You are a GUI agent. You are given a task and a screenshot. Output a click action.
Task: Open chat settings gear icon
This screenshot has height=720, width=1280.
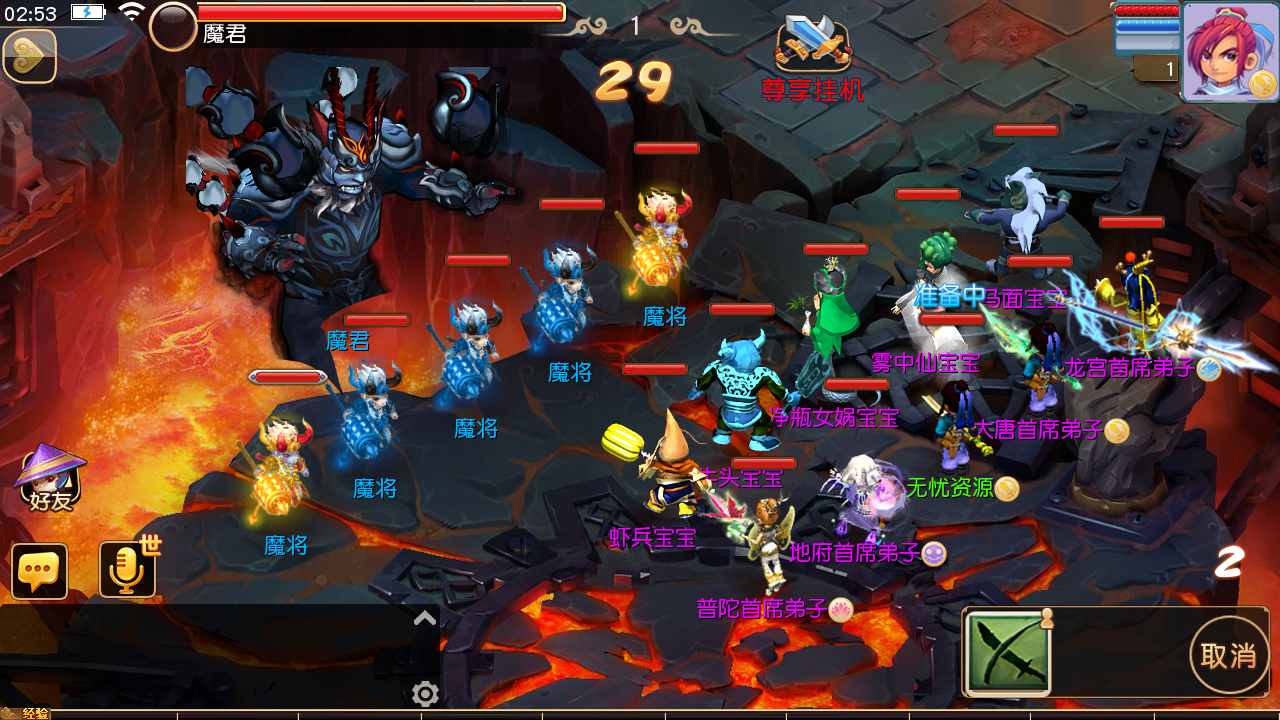[x=425, y=693]
